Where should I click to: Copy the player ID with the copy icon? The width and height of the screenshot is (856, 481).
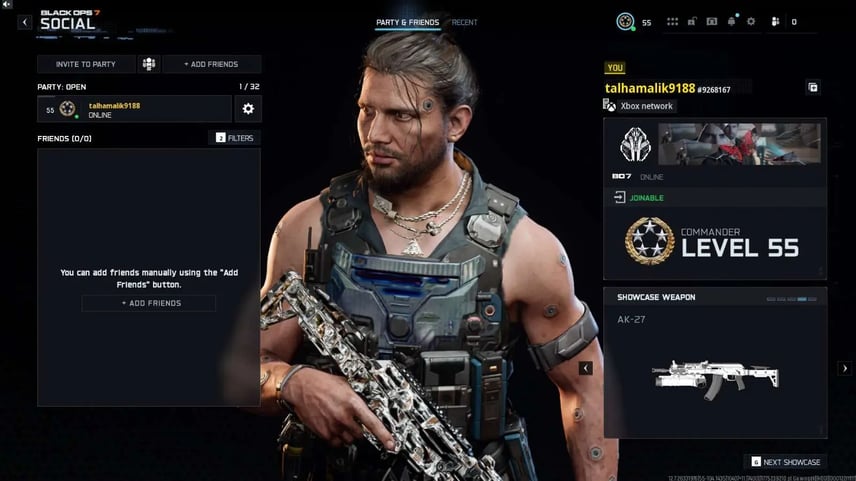(x=813, y=88)
